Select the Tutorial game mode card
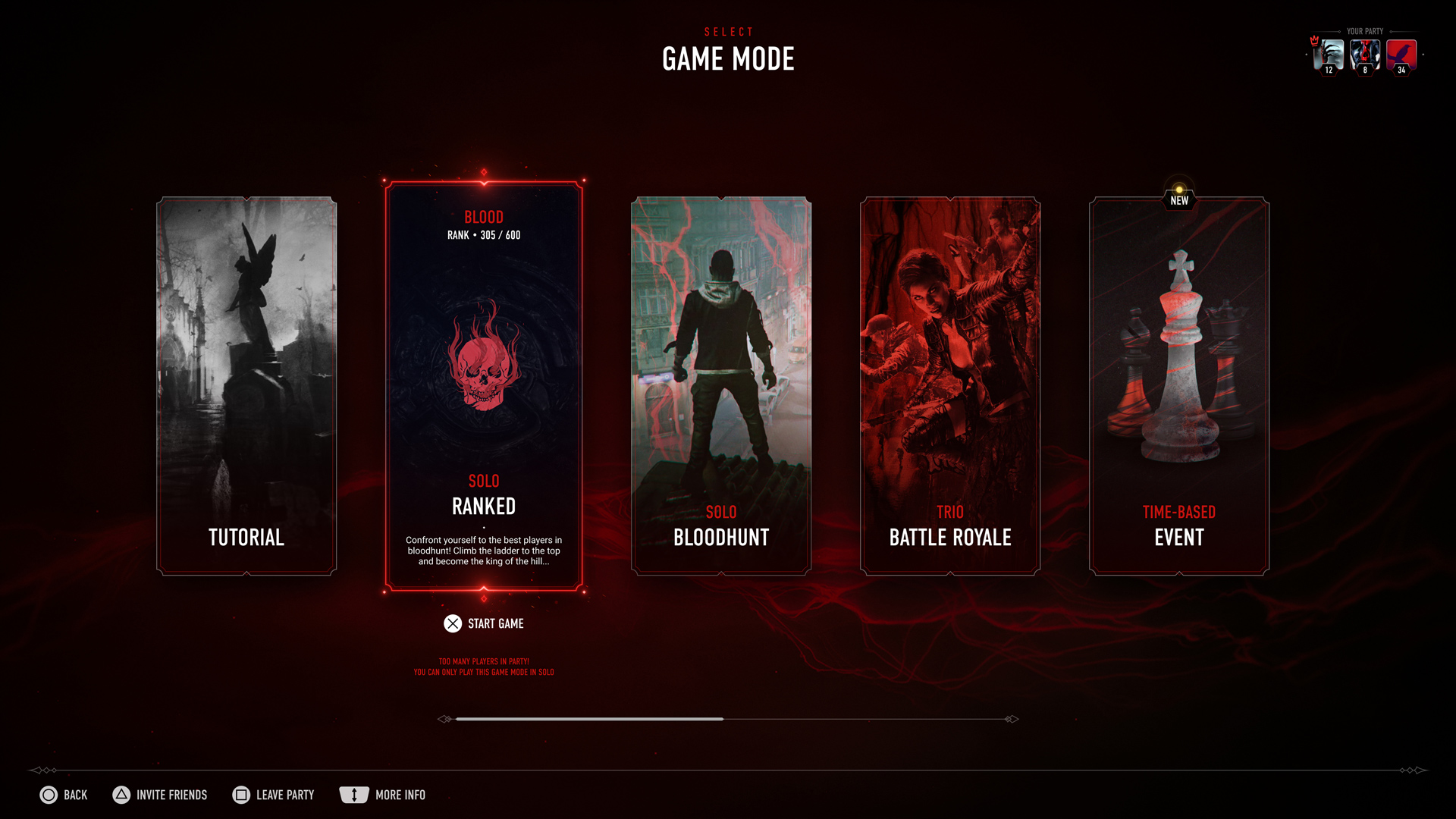 click(246, 385)
